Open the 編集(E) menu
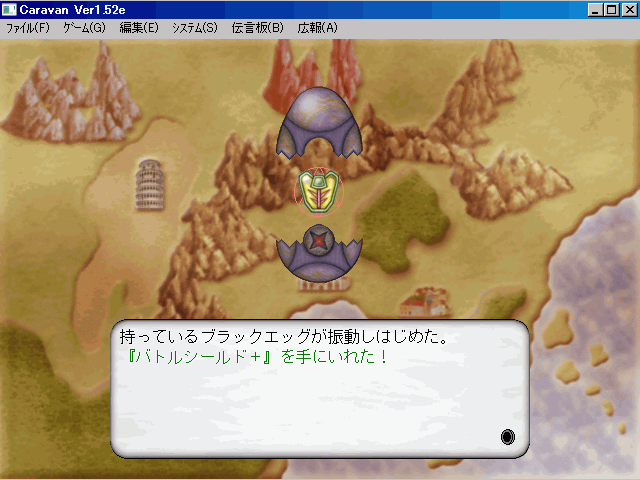 coord(138,28)
